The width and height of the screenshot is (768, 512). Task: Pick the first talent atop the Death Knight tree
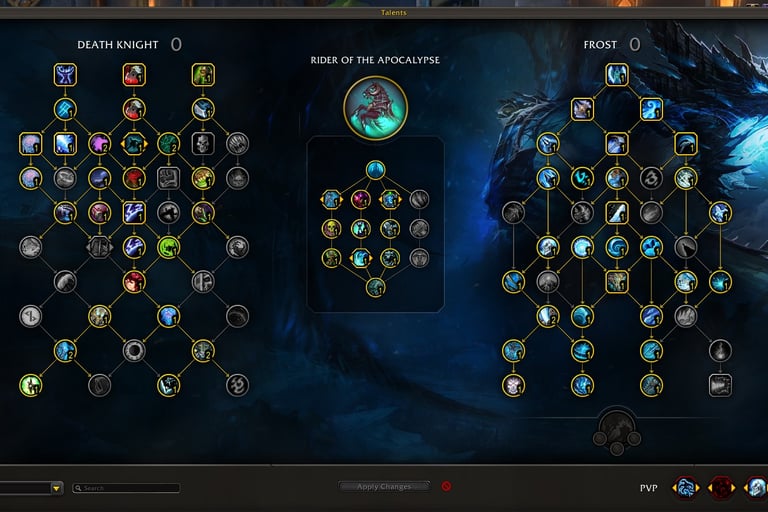(x=66, y=74)
